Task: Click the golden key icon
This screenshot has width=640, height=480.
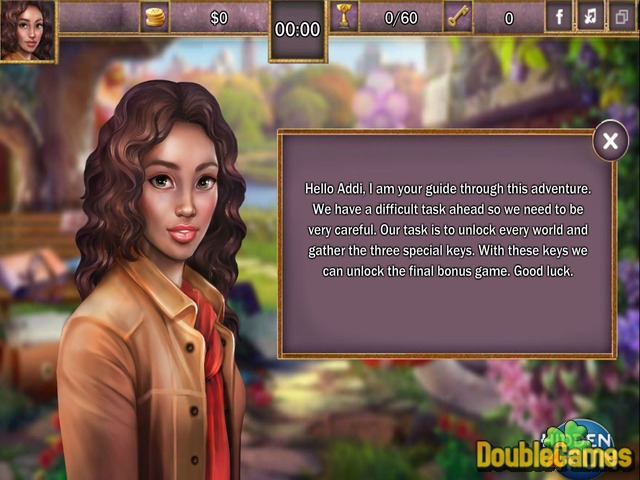Action: [x=459, y=17]
